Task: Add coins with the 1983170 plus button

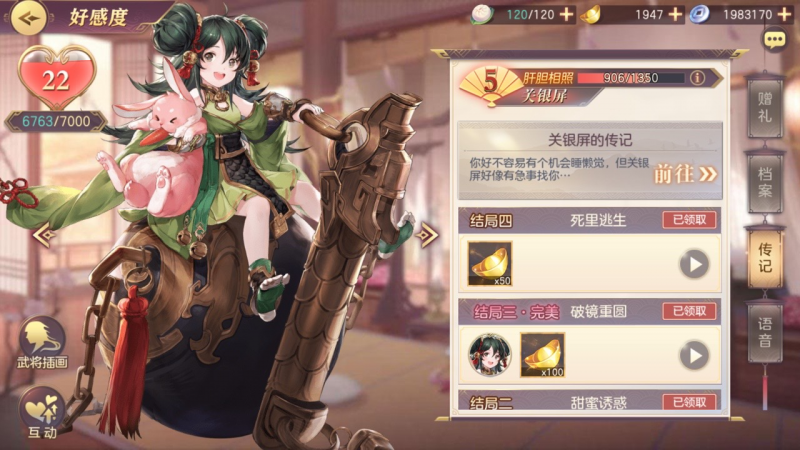Action: click(785, 14)
